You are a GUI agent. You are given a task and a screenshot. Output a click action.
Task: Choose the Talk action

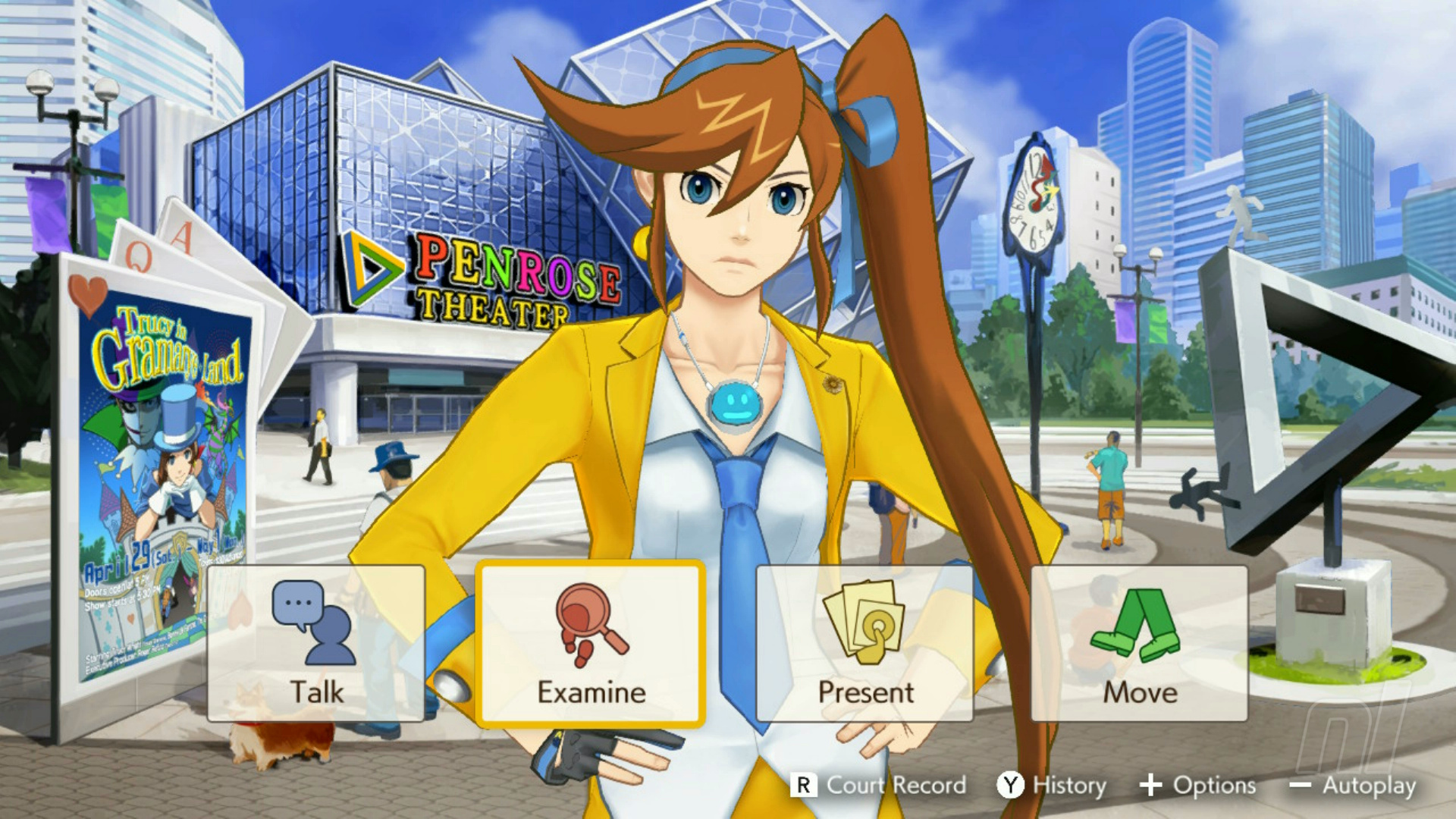[315, 643]
